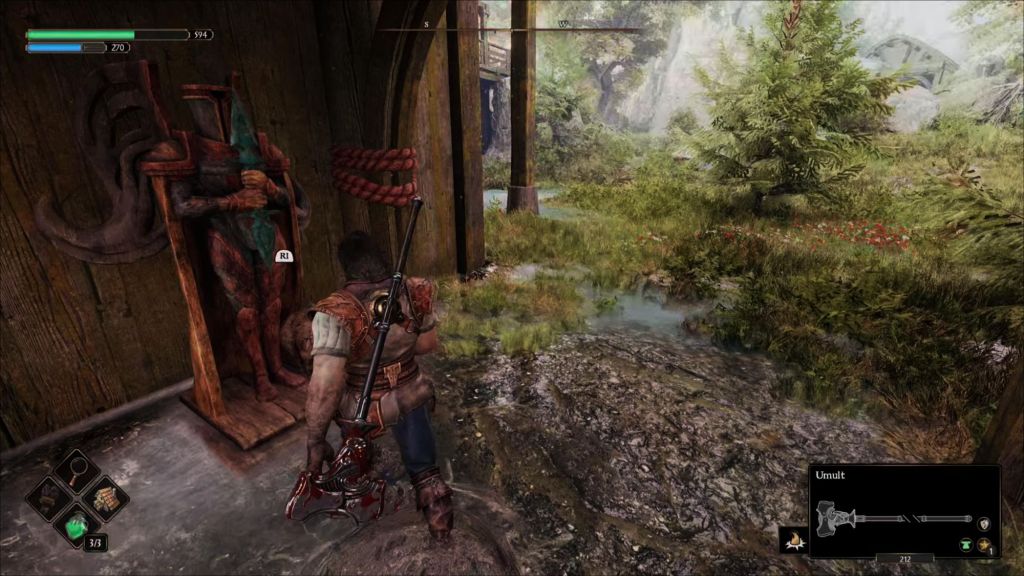Select the dark armor quick slot
Viewport: 1024px width, 576px height.
pos(50,497)
